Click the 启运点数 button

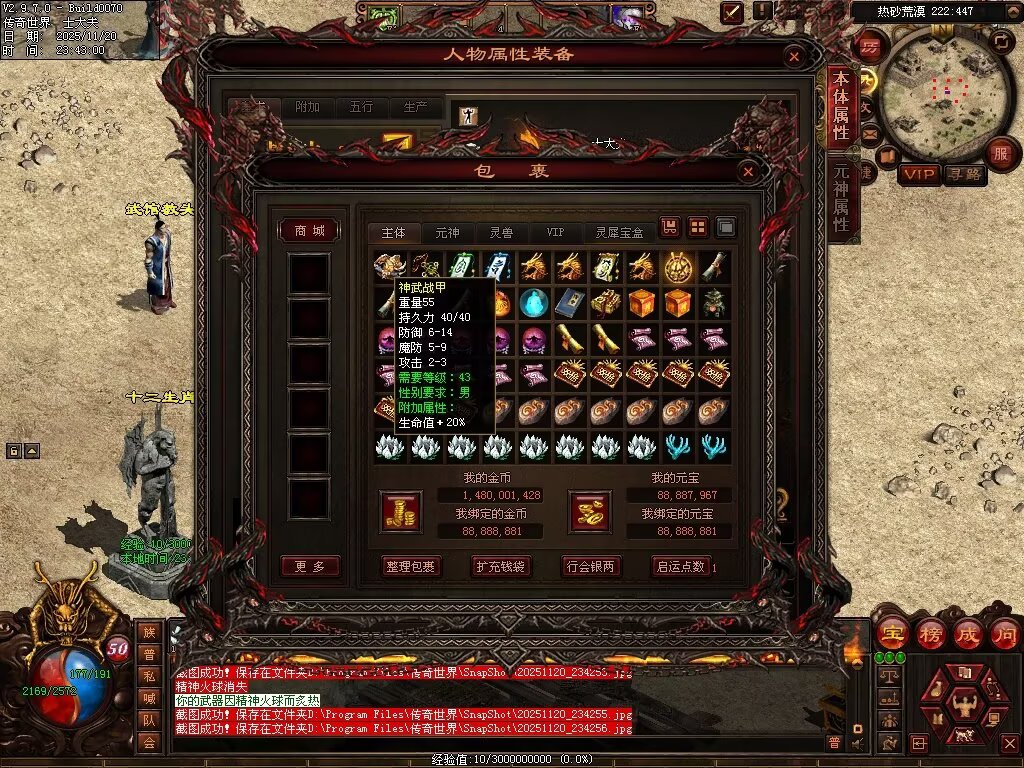click(681, 566)
